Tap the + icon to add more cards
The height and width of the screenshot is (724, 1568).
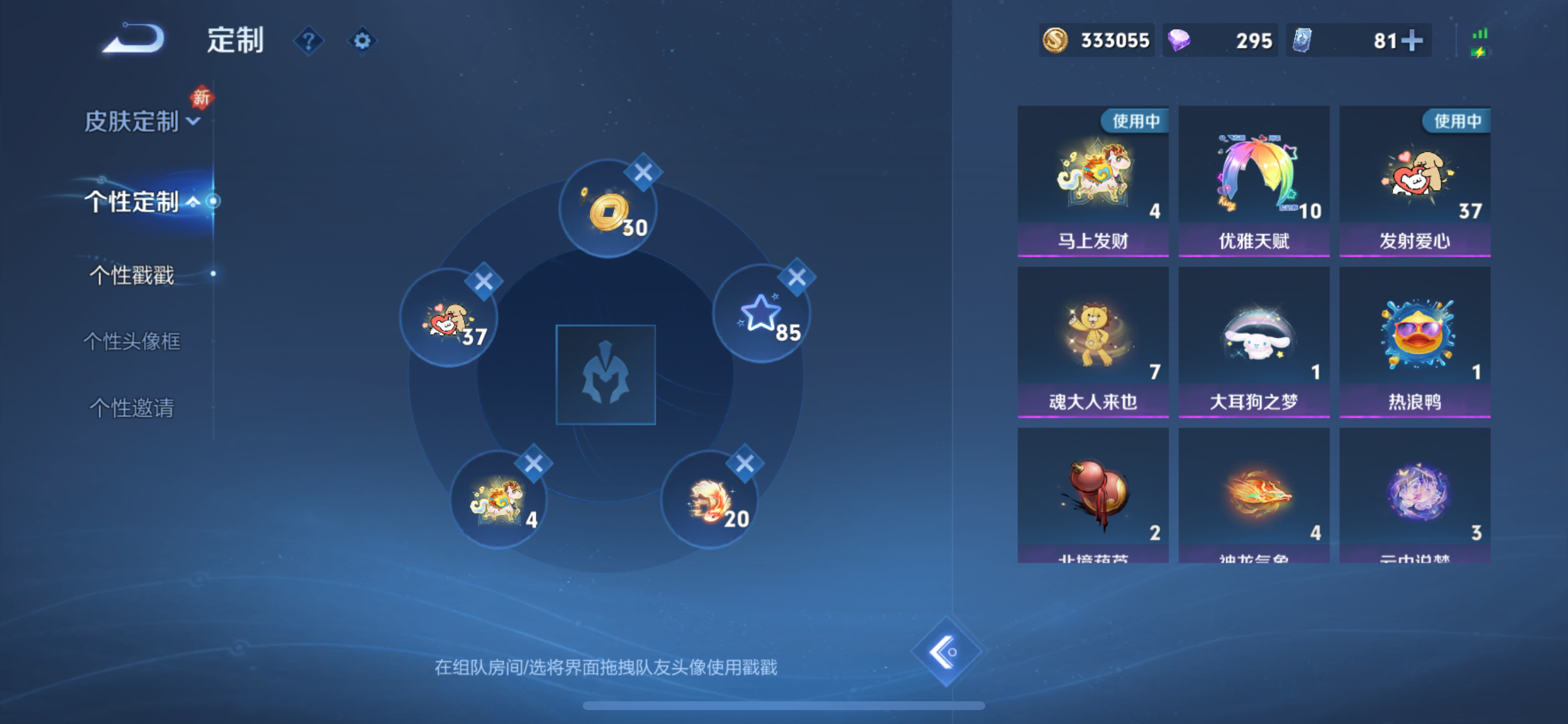[1412, 40]
